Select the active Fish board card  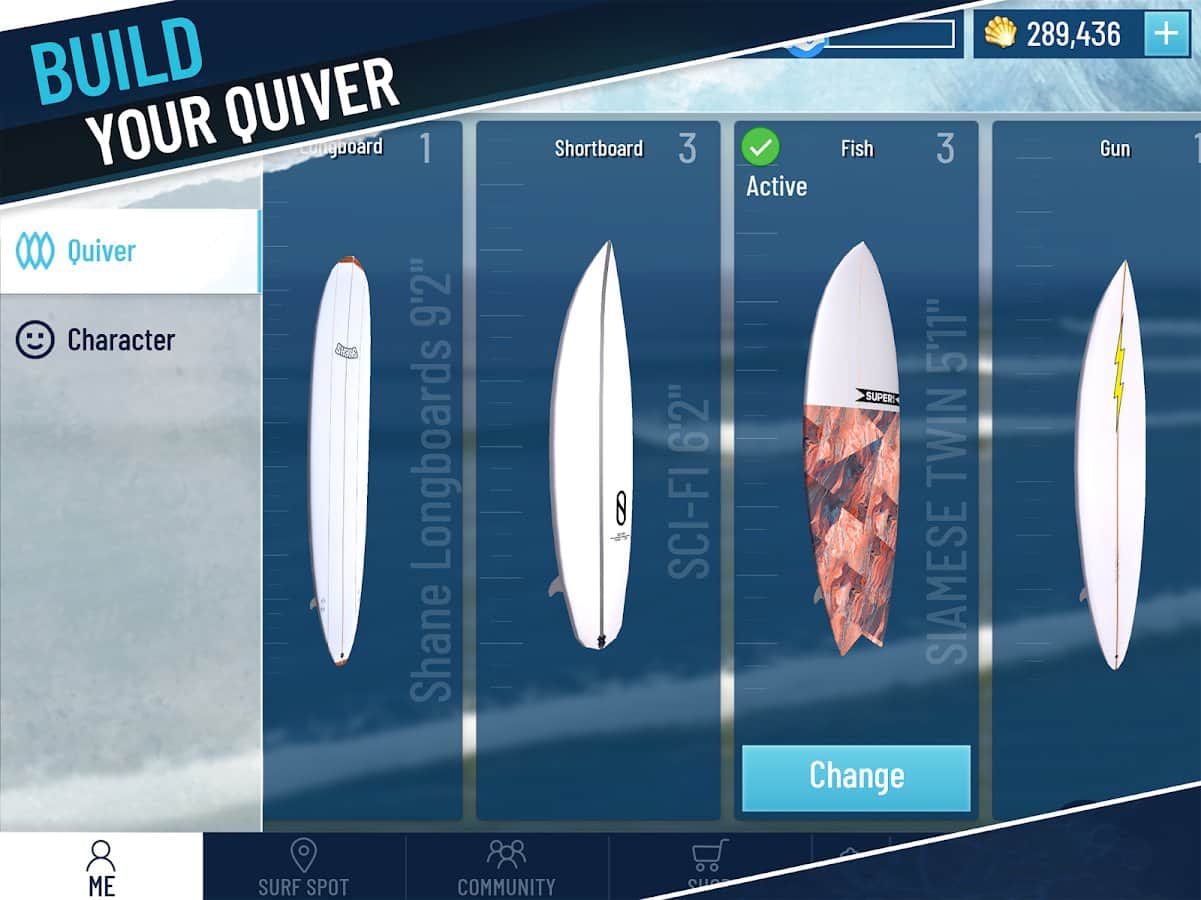point(856,450)
